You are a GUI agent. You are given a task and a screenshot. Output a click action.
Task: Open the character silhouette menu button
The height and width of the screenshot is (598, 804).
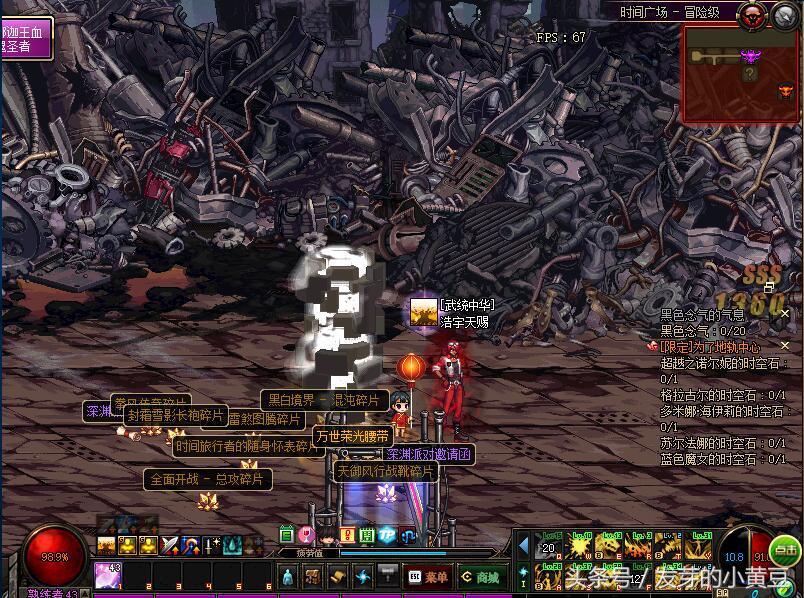(288, 576)
